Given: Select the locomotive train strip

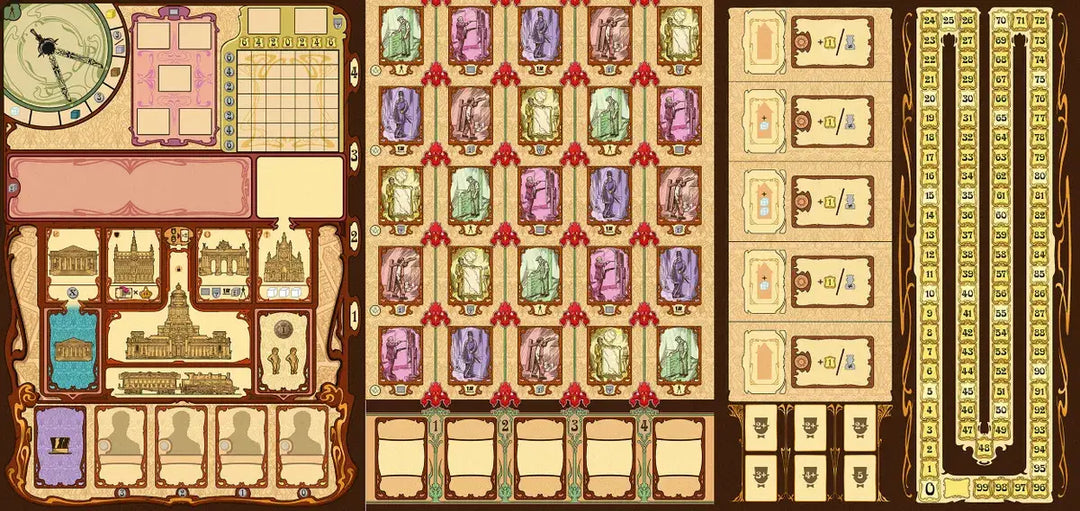Looking at the screenshot, I should click(177, 381).
